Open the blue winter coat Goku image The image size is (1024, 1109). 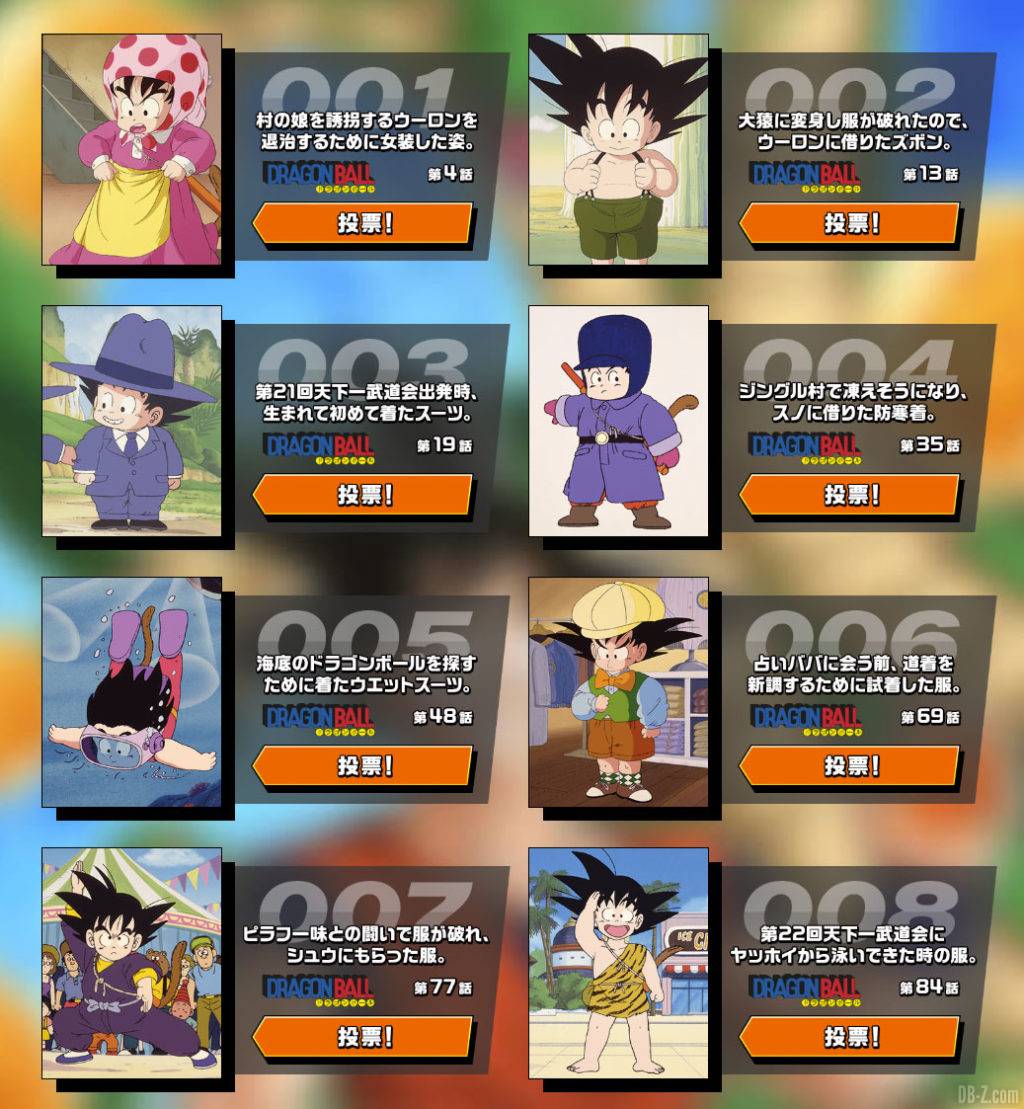[618, 420]
